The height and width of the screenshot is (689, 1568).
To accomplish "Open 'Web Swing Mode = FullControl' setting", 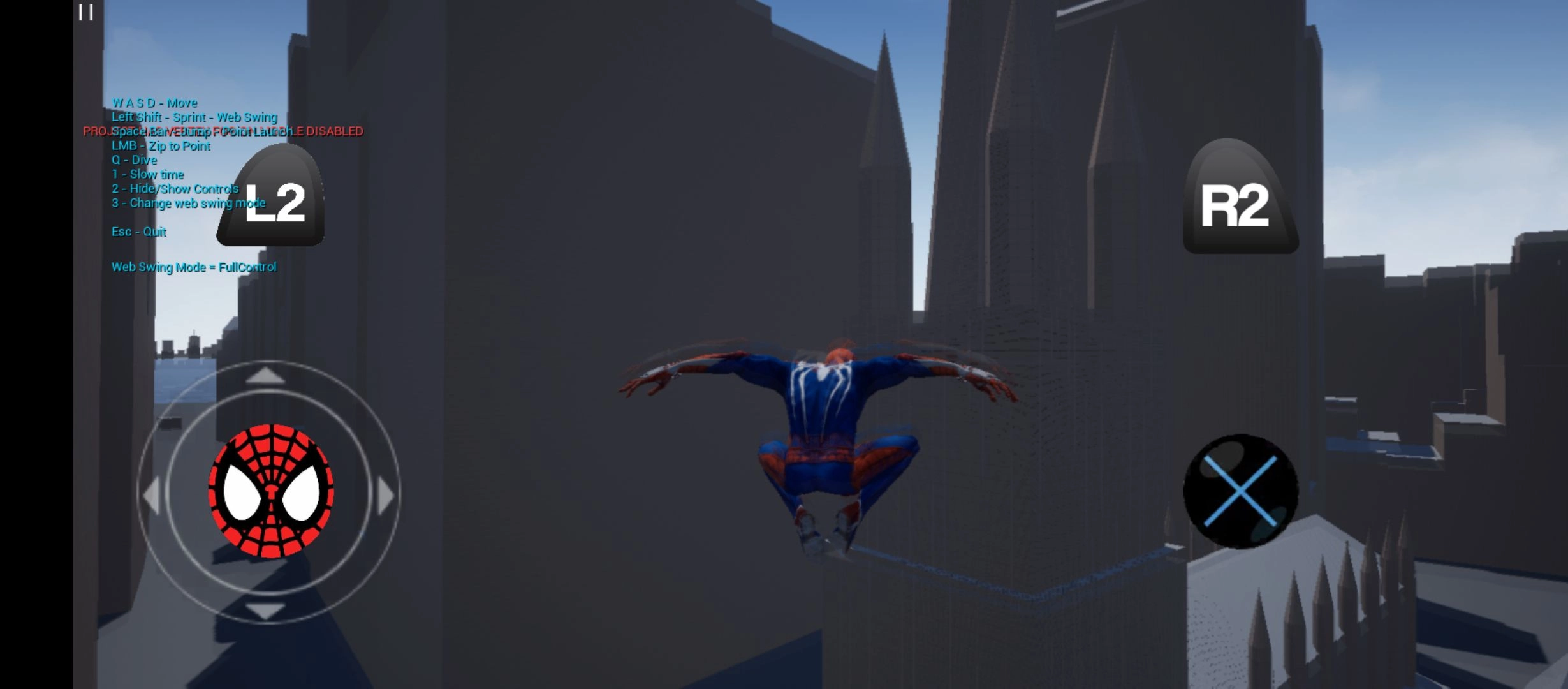I will coord(194,267).
